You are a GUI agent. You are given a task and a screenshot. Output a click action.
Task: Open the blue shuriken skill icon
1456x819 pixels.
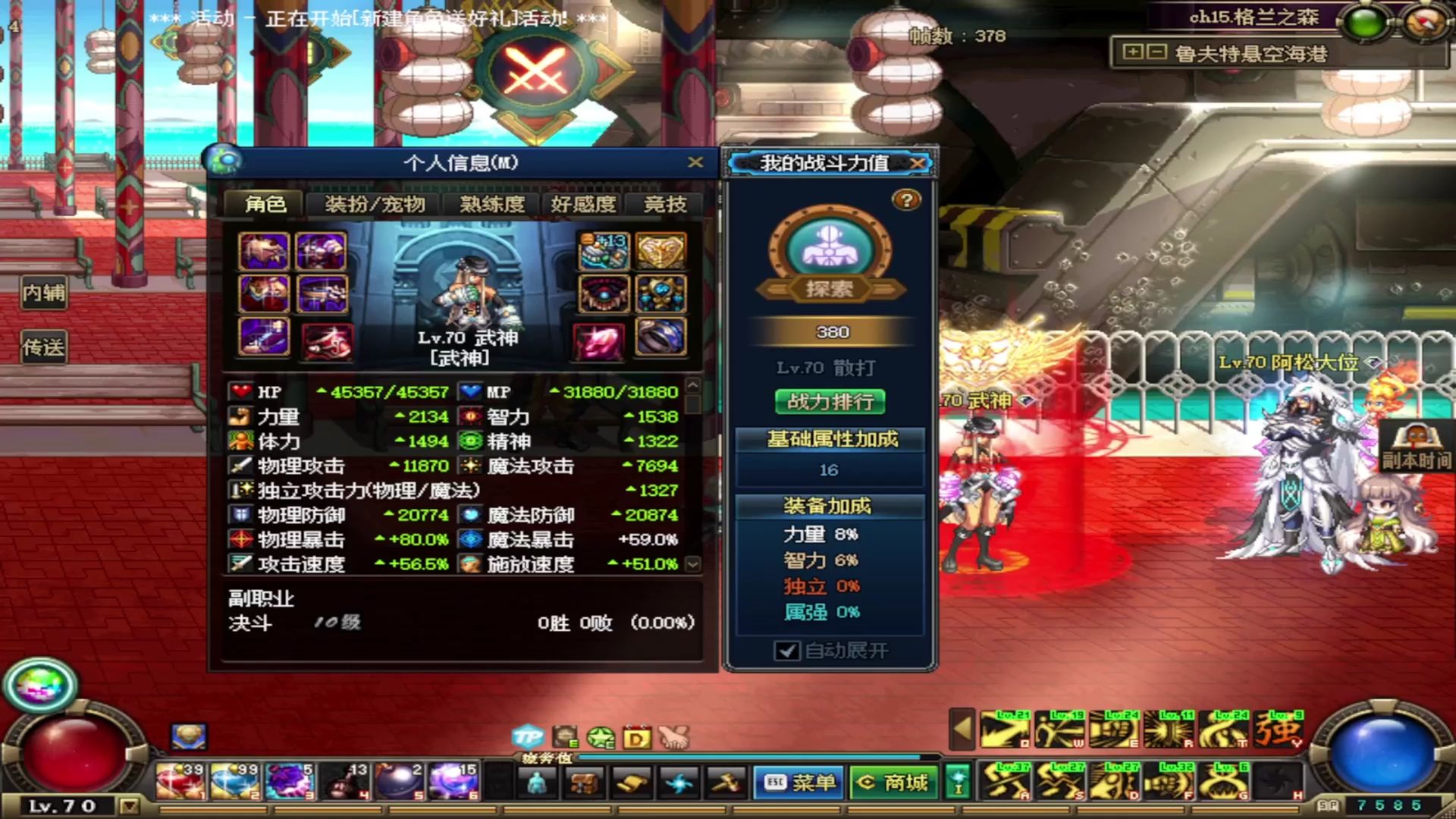coord(677,783)
